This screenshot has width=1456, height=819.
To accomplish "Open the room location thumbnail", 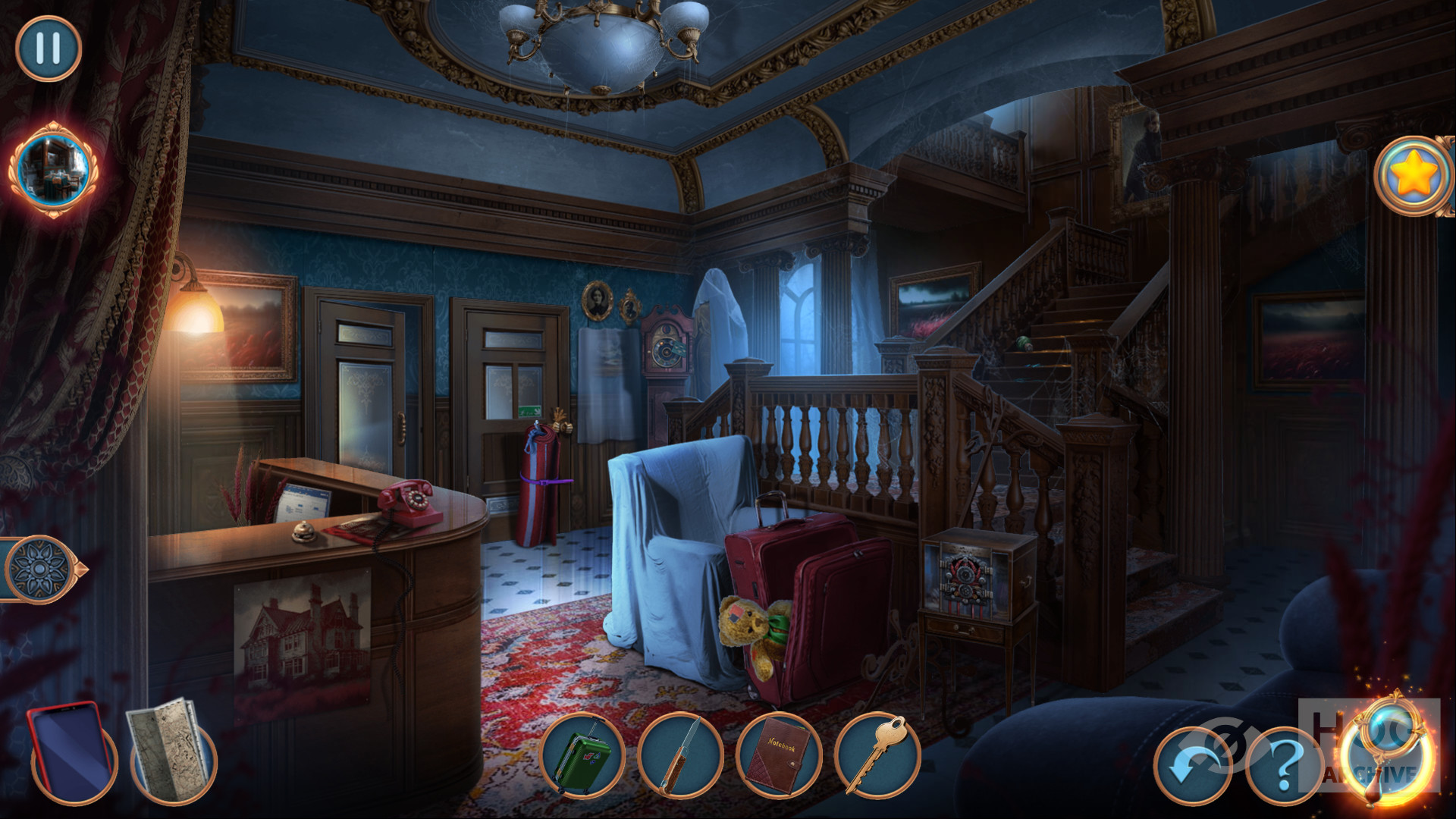I will click(x=52, y=169).
